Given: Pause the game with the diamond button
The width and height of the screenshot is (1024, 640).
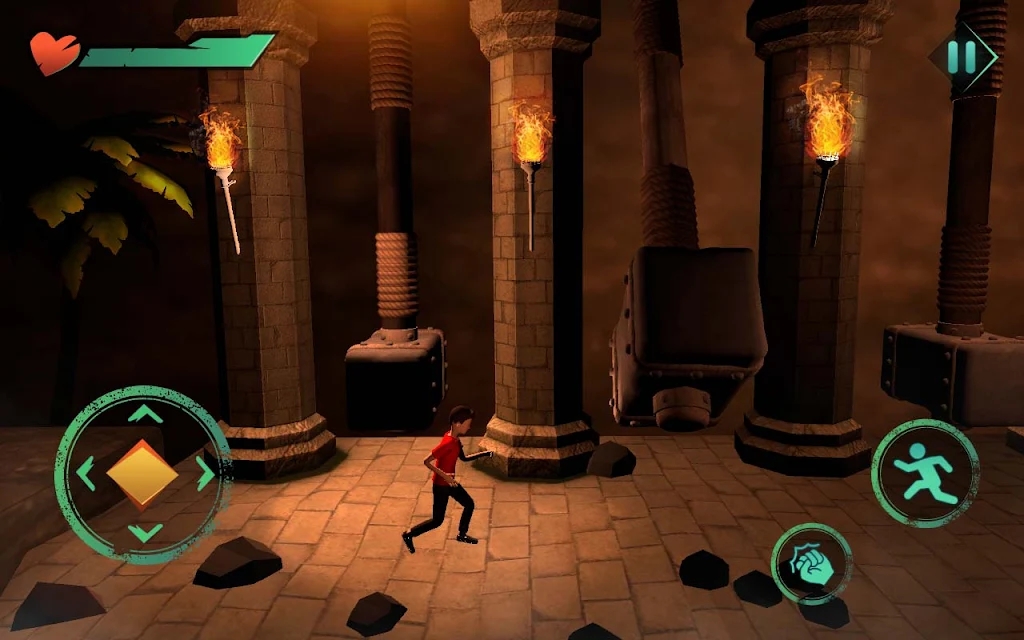Looking at the screenshot, I should click(961, 57).
